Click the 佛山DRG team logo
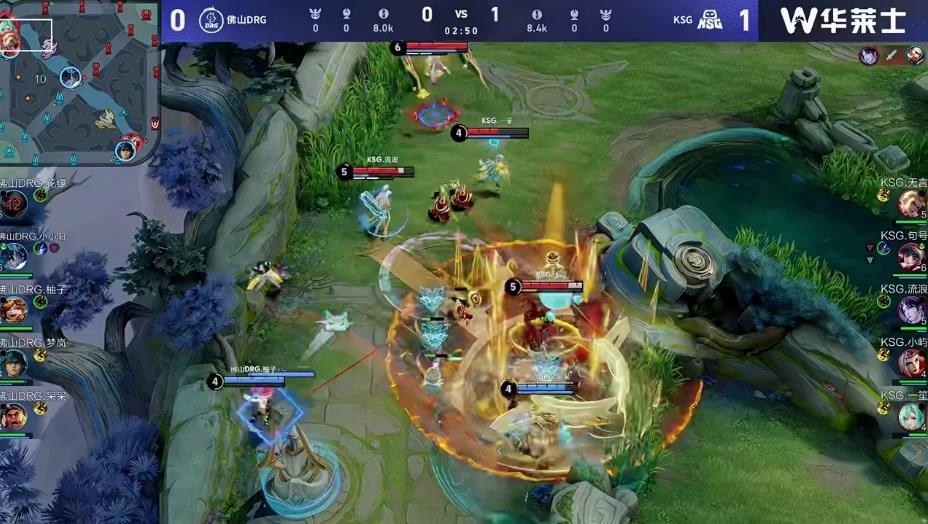This screenshot has width=928, height=524. pos(212,20)
